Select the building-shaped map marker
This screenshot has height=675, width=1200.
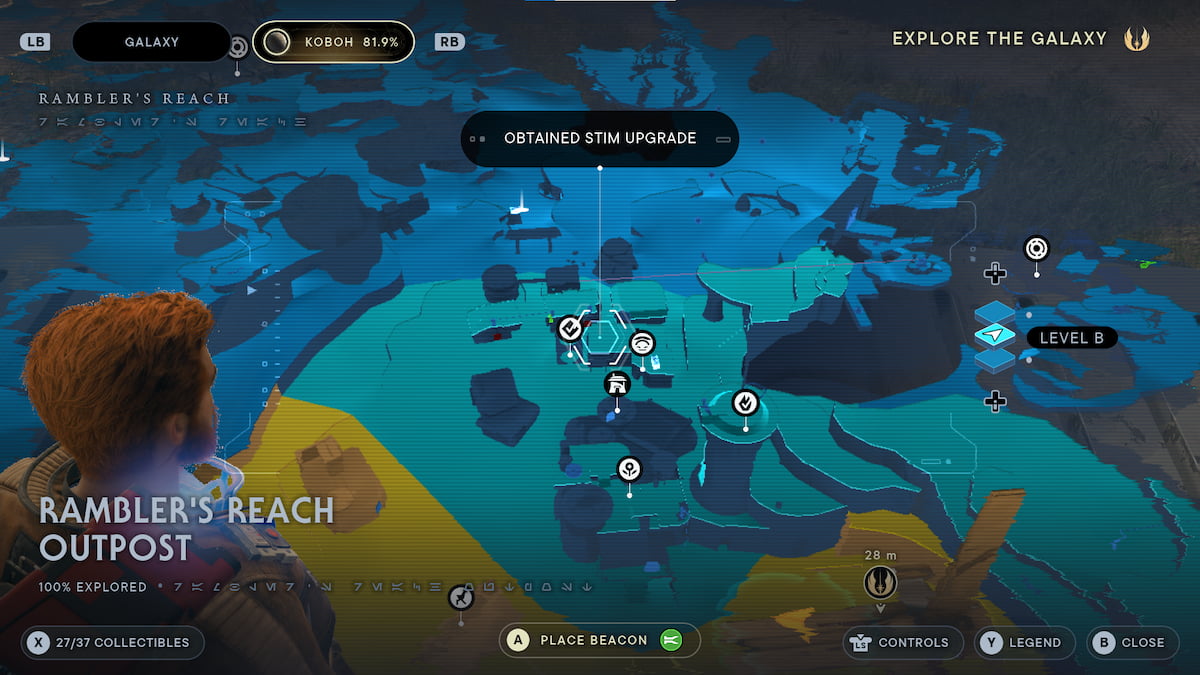[x=617, y=384]
